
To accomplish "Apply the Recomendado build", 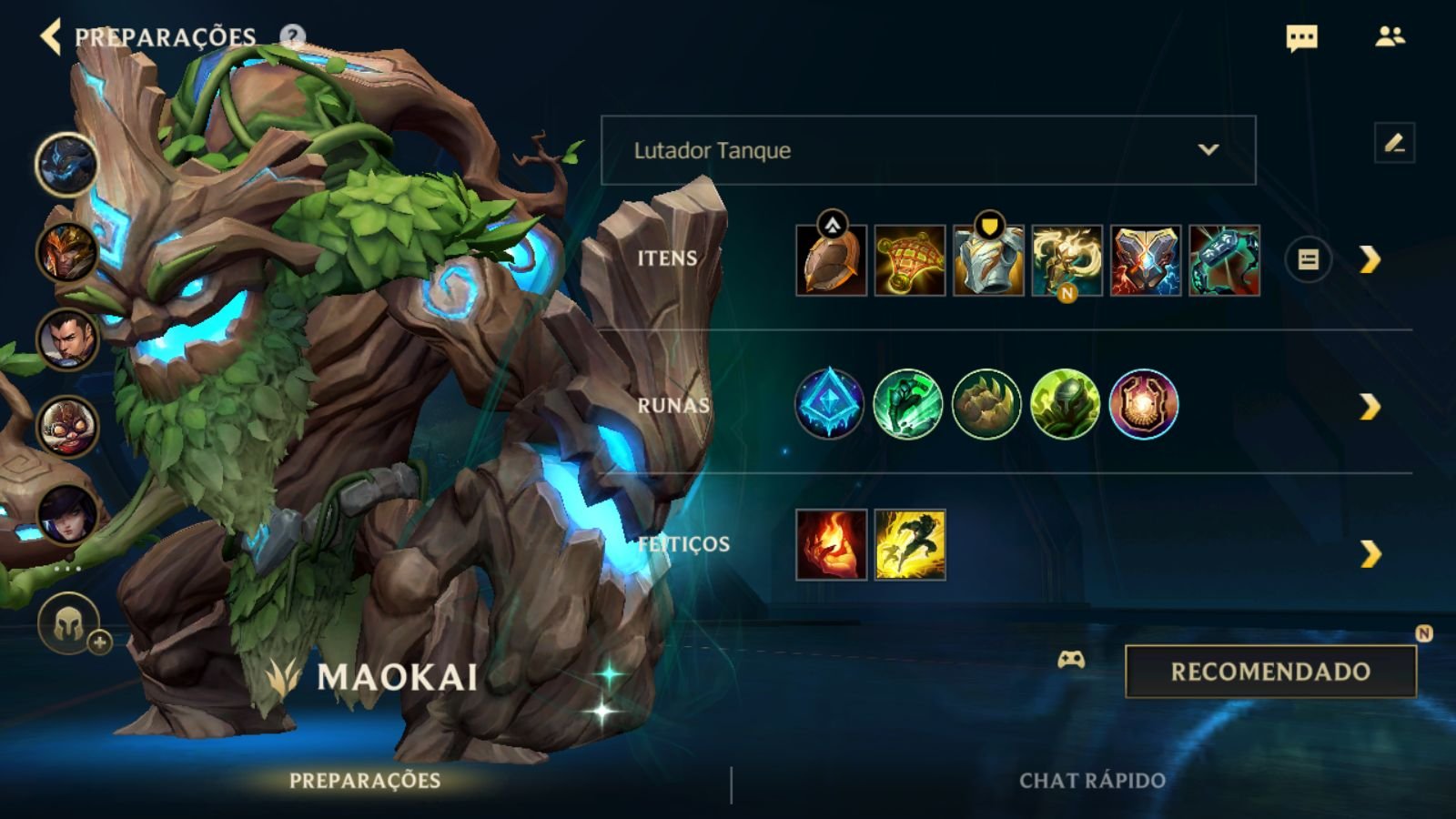I will pyautogui.click(x=1270, y=672).
